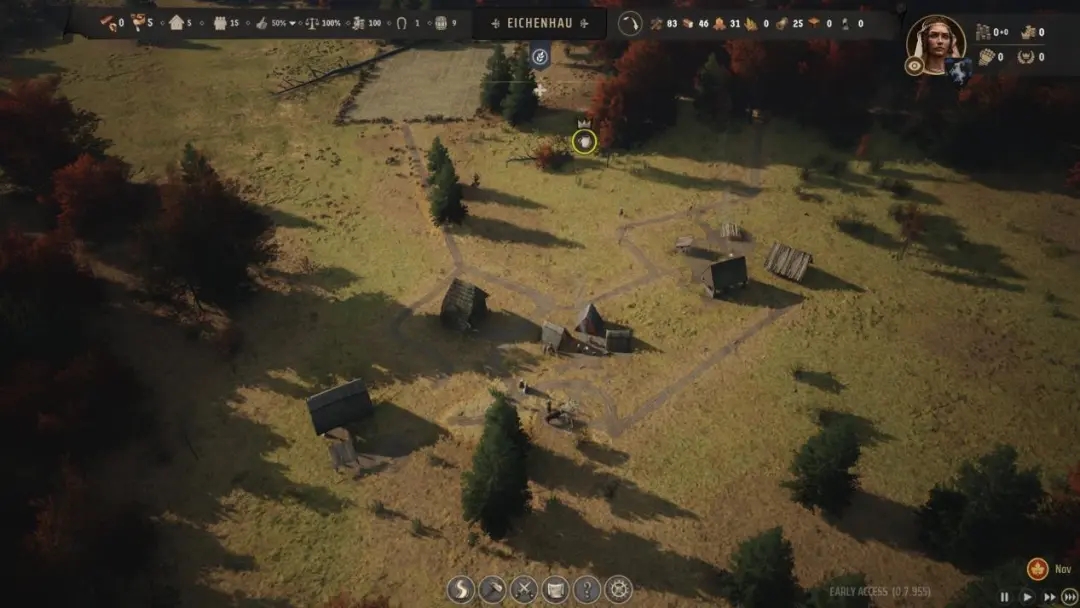Open the road building tool

(462, 589)
